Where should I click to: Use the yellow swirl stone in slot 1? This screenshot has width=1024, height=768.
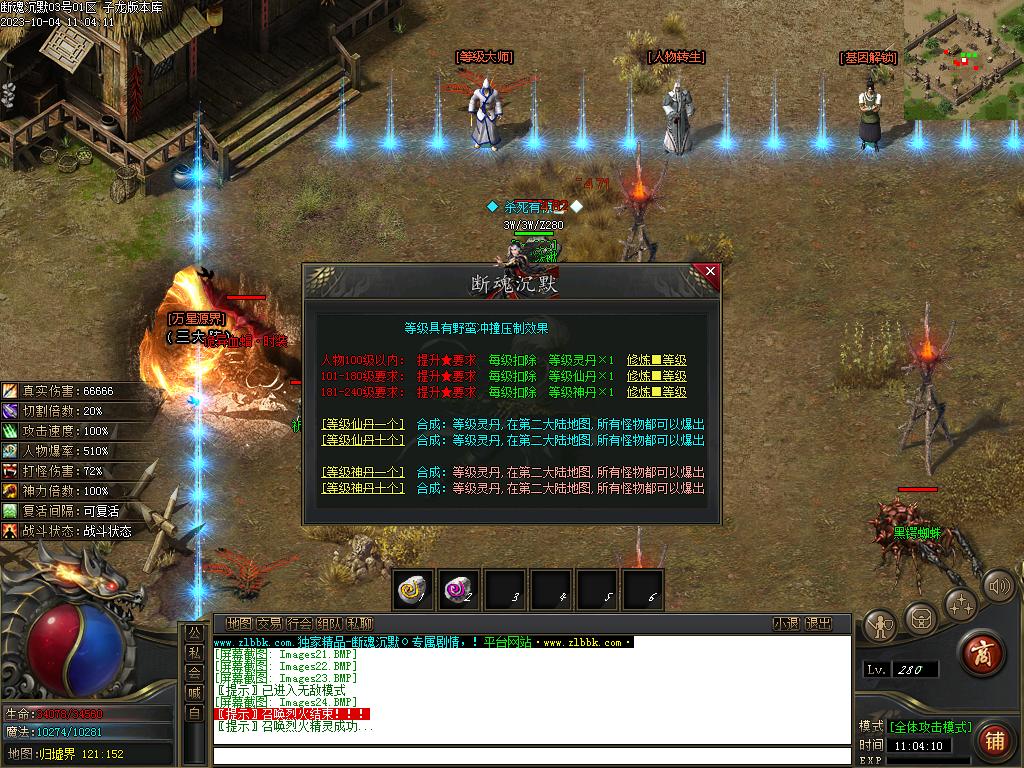(412, 590)
